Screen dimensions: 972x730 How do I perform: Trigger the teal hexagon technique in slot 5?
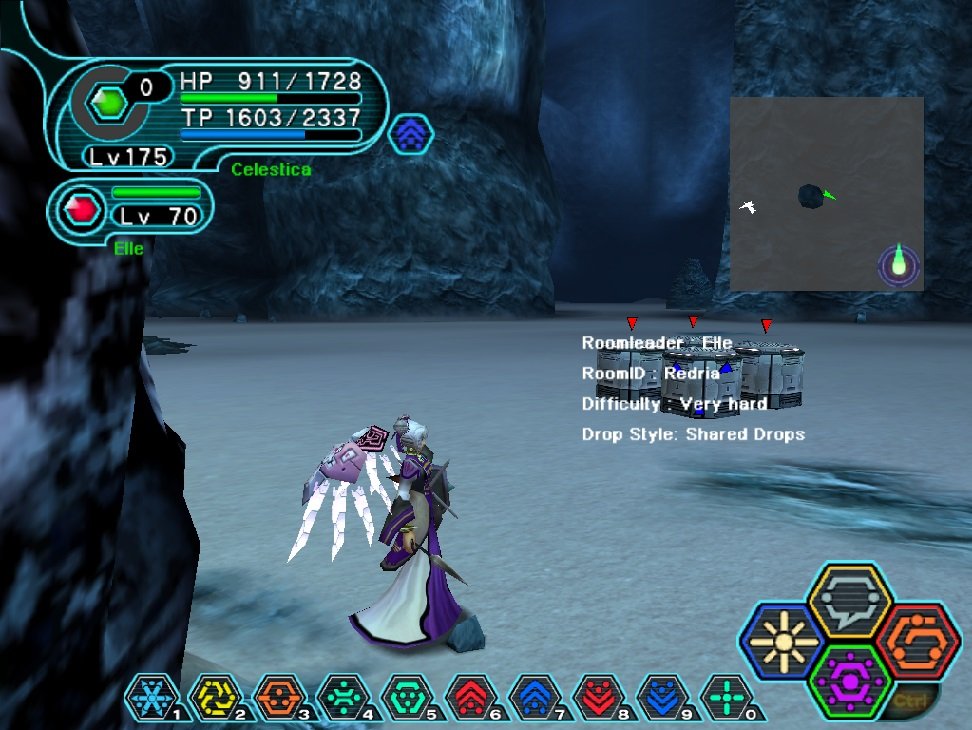pyautogui.click(x=407, y=698)
